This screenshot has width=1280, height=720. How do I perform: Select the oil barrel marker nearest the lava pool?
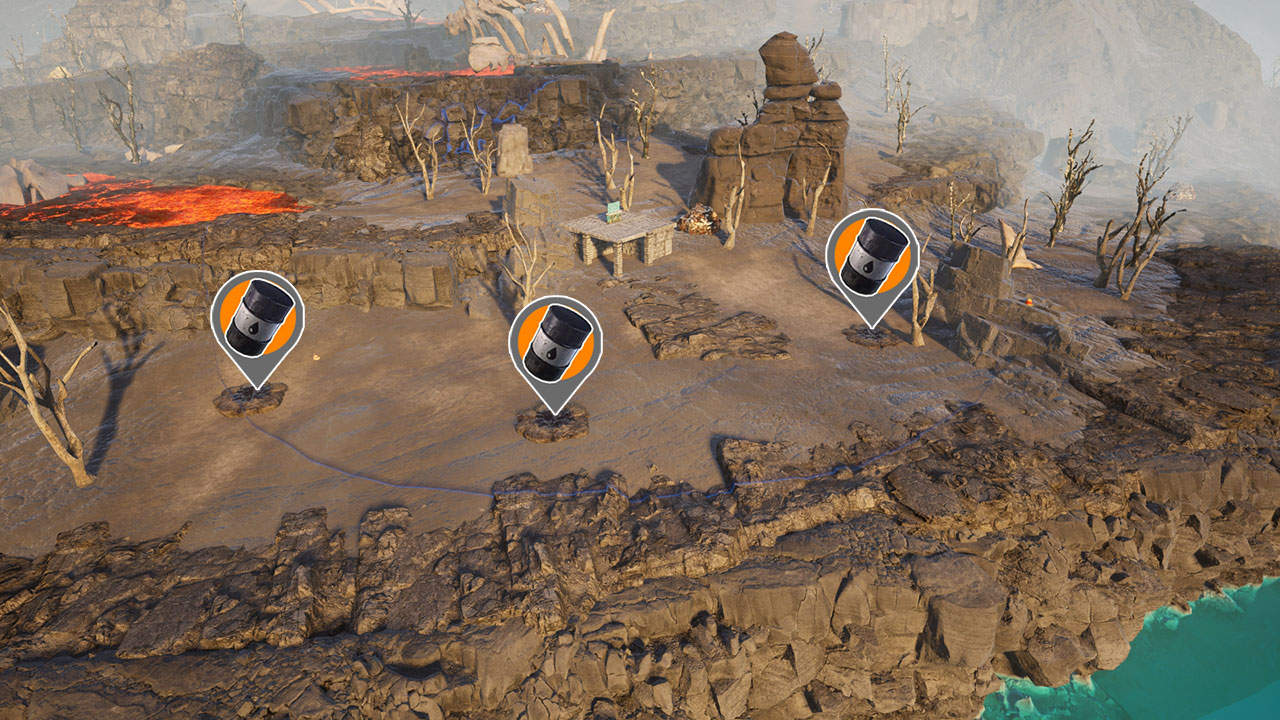click(257, 319)
